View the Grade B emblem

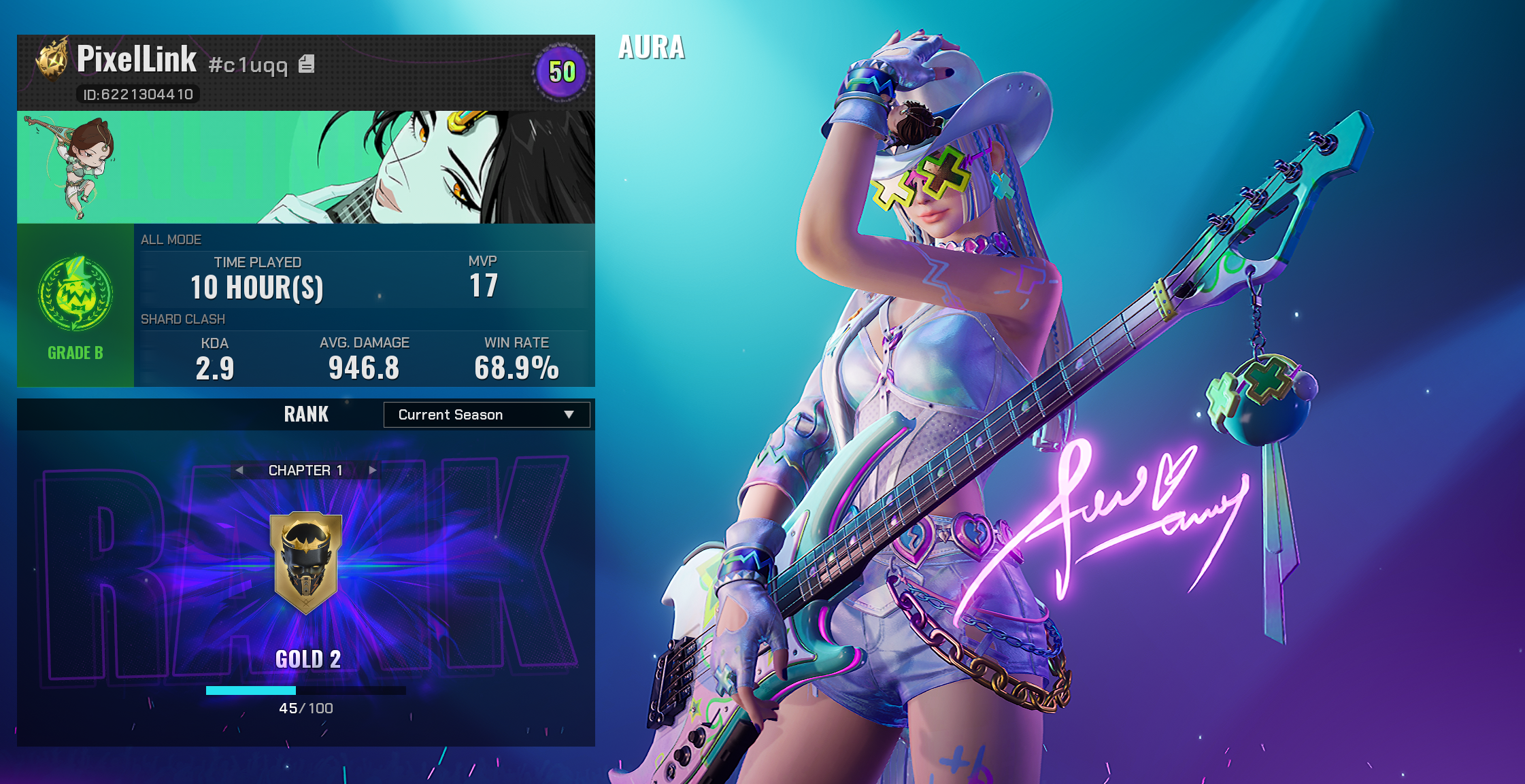tap(76, 294)
